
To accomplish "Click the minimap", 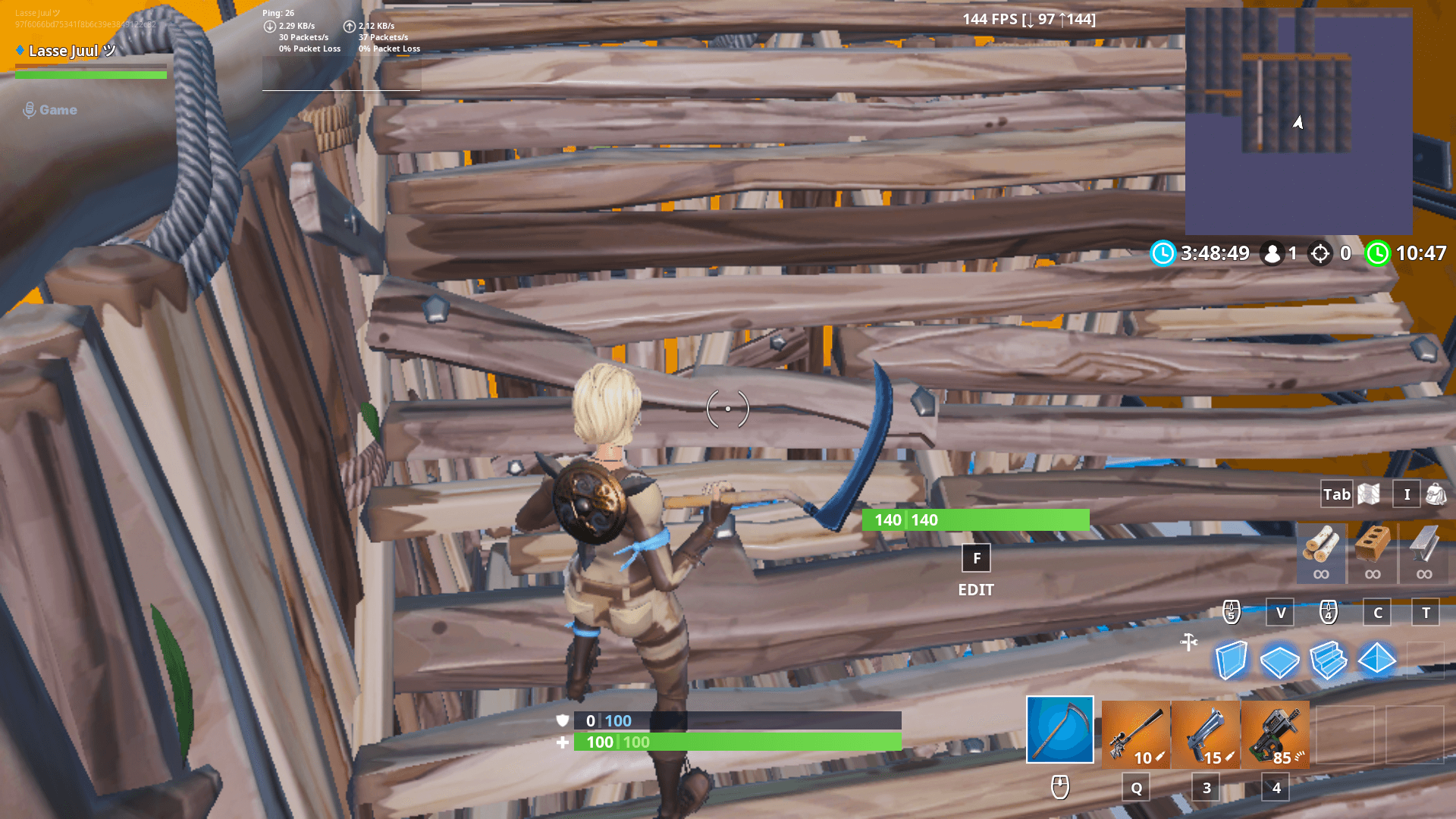I will (x=1298, y=121).
